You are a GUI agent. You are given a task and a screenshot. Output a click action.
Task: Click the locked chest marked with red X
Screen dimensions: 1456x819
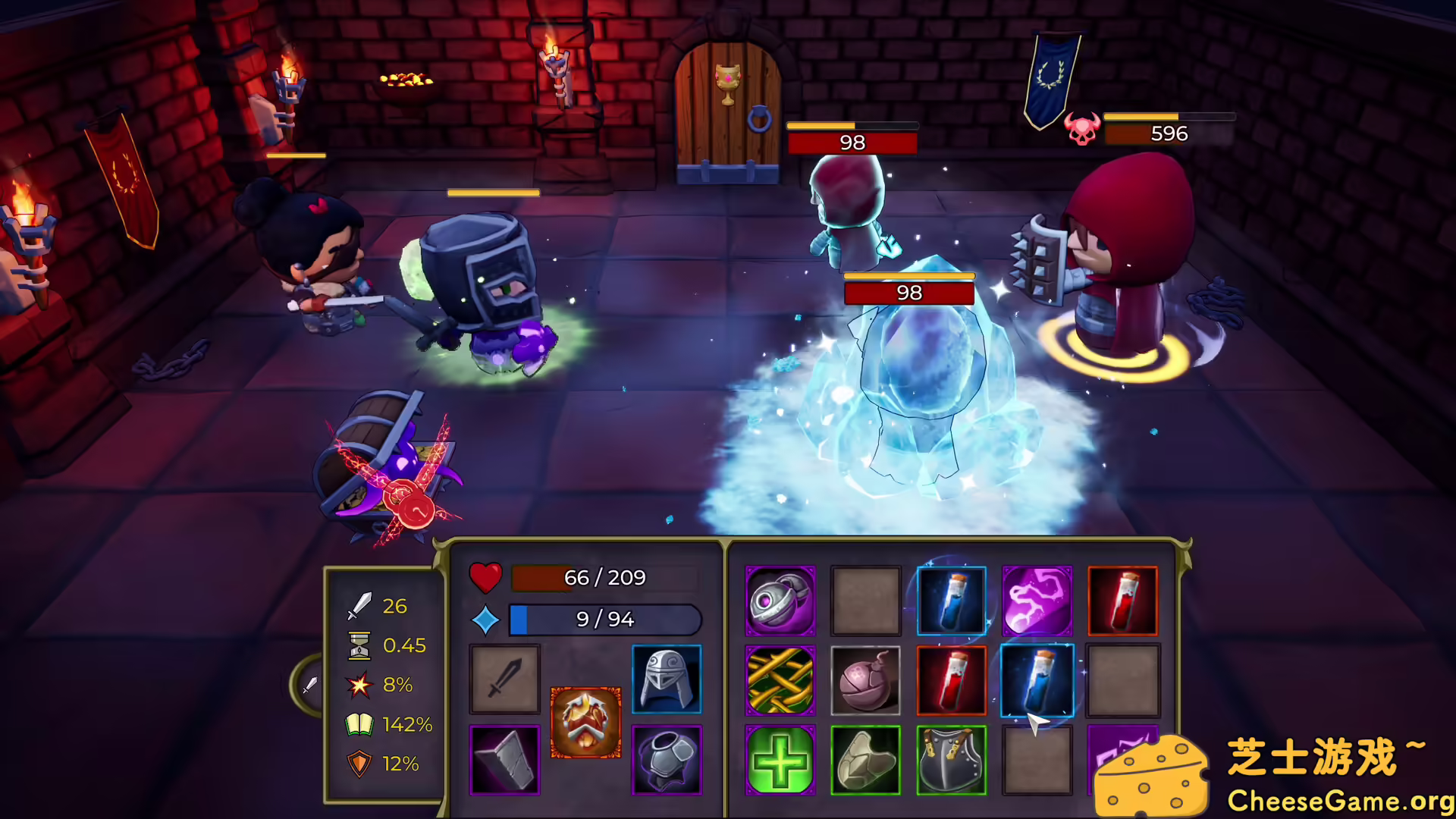[x=394, y=470]
